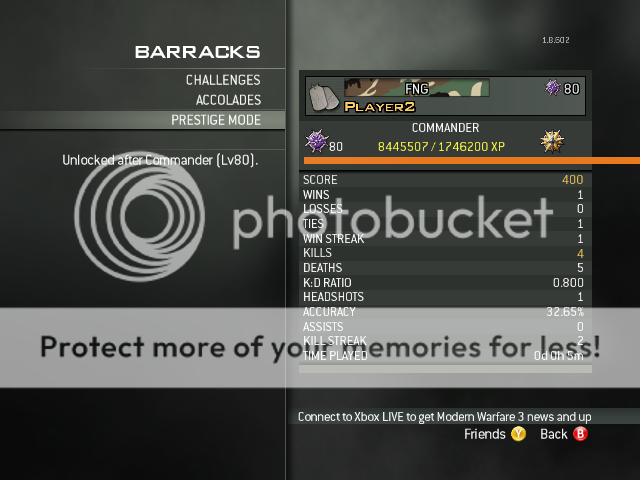Screen dimensions: 640x480
Task: Select Accolades in the Barracks menu
Action: [x=227, y=100]
